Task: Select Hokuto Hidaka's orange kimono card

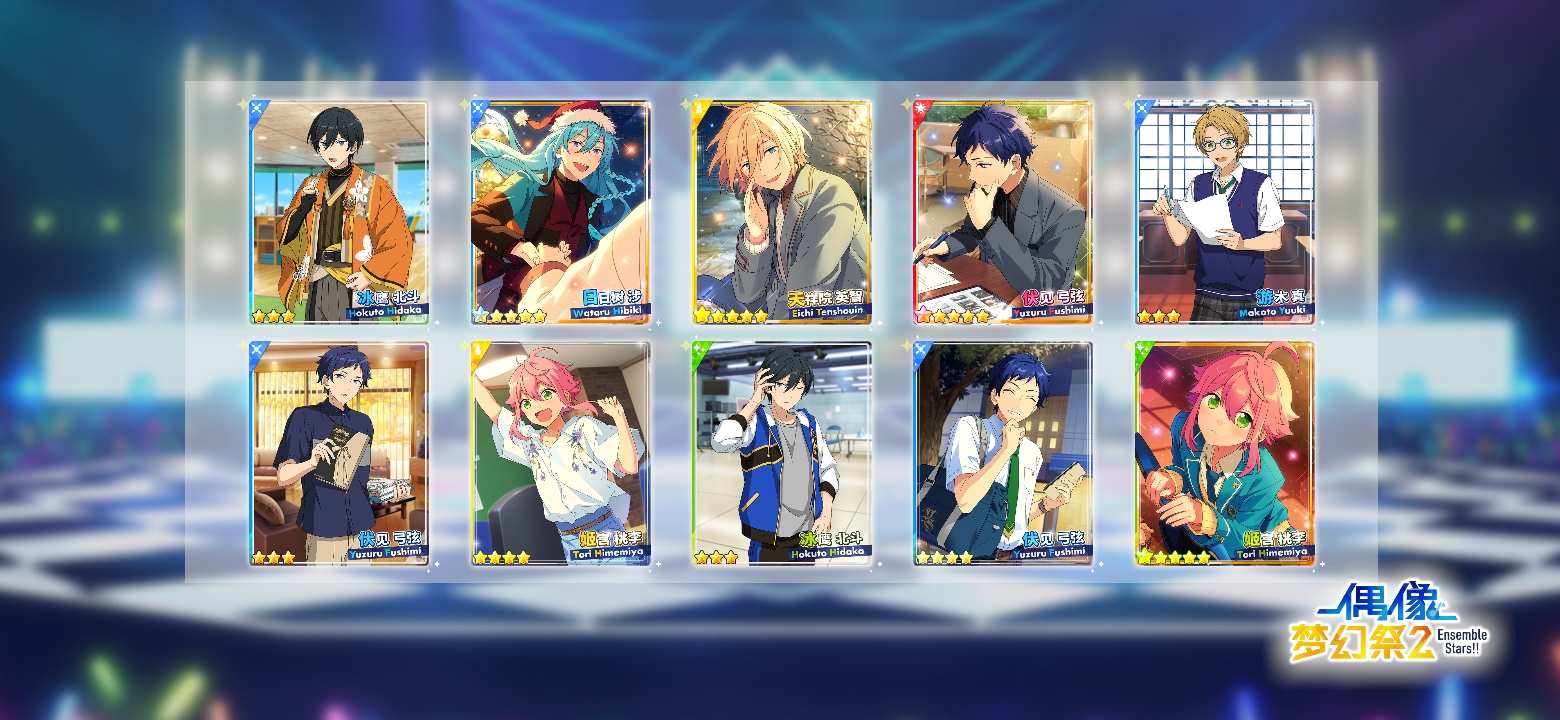Action: tap(339, 212)
